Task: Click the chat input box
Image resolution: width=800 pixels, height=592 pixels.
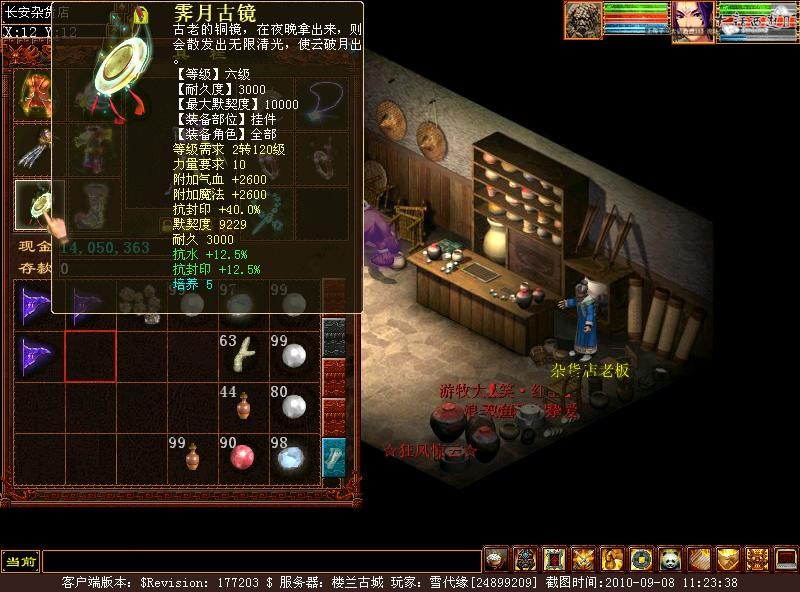Action: click(x=260, y=561)
